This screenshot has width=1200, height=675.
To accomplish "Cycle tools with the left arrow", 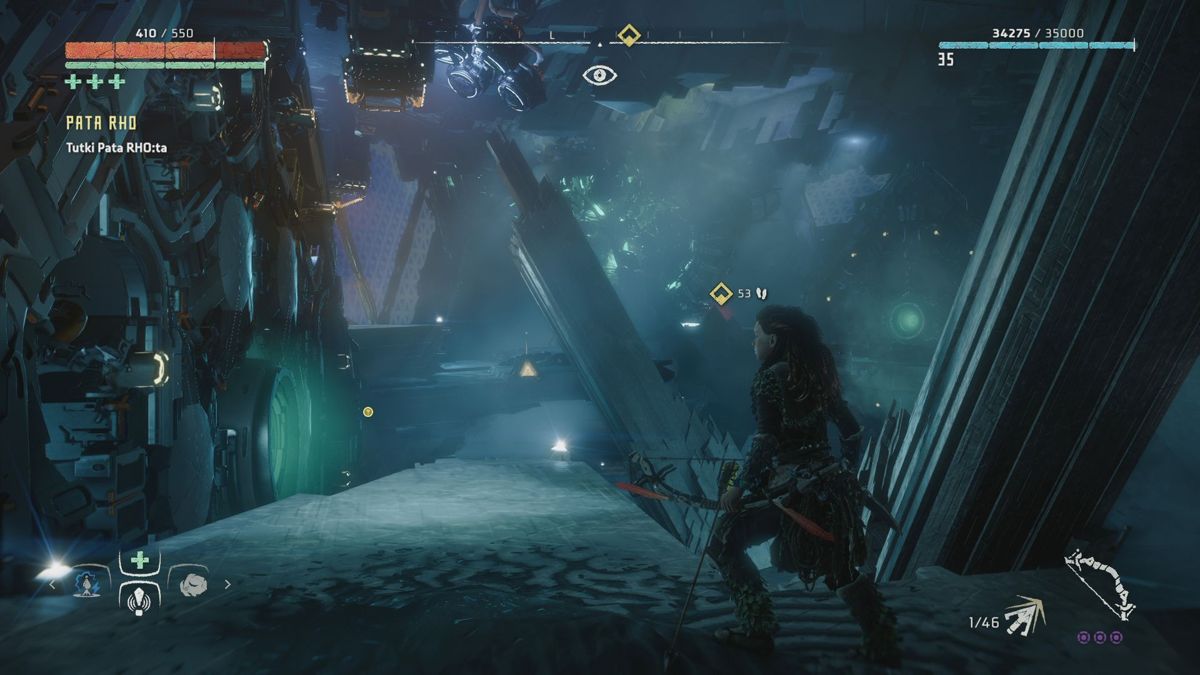I will click(53, 584).
